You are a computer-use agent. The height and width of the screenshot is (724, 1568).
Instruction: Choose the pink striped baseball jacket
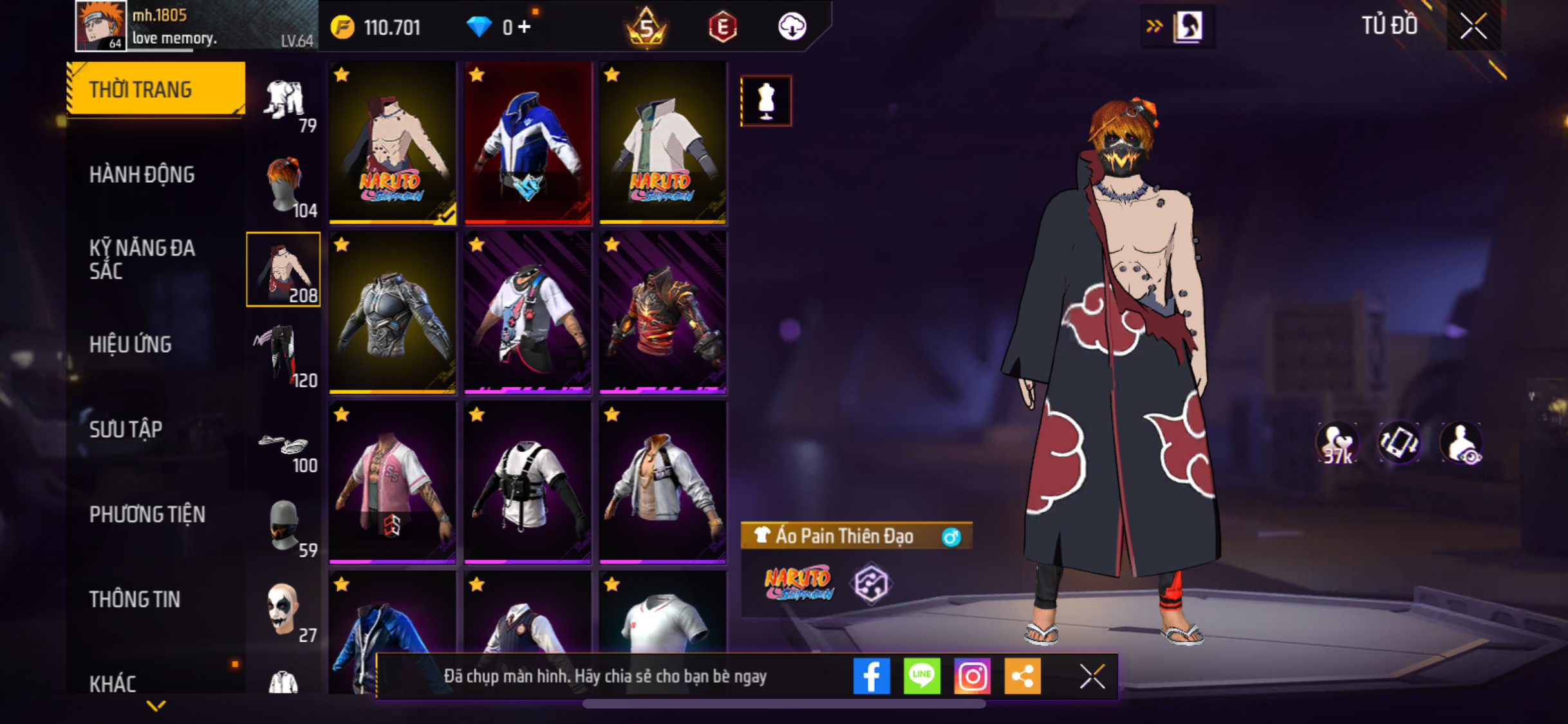[x=393, y=483]
